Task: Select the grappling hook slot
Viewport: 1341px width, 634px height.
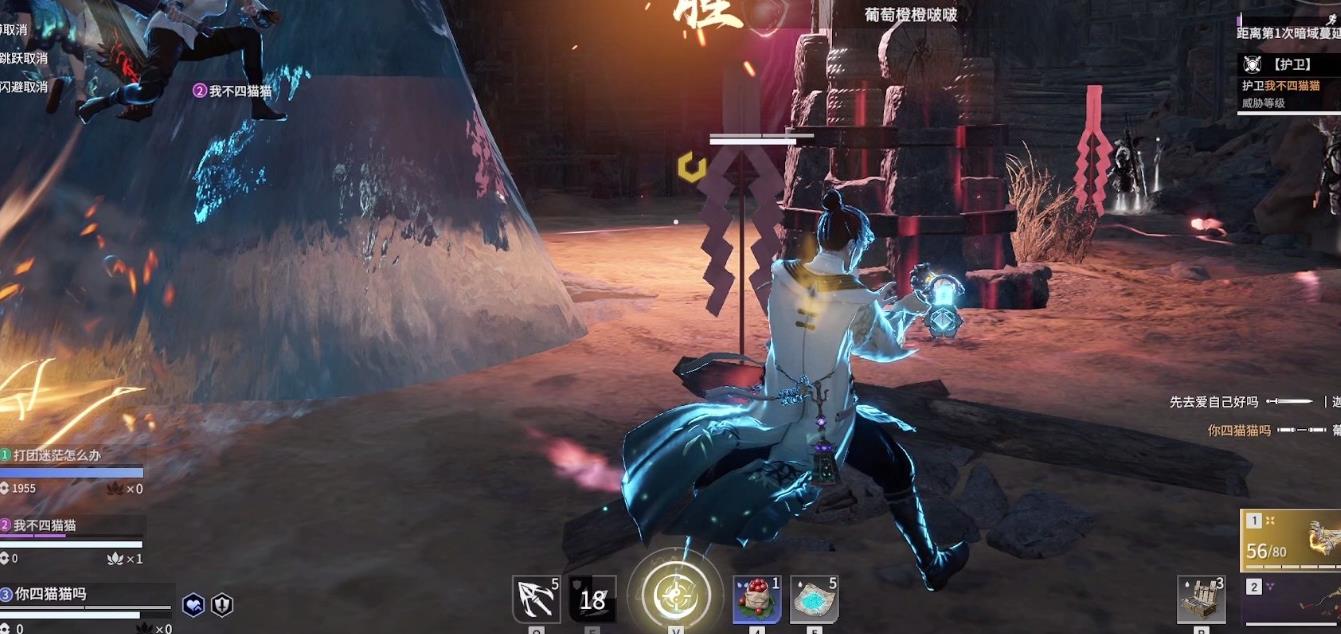Action: (x=536, y=600)
